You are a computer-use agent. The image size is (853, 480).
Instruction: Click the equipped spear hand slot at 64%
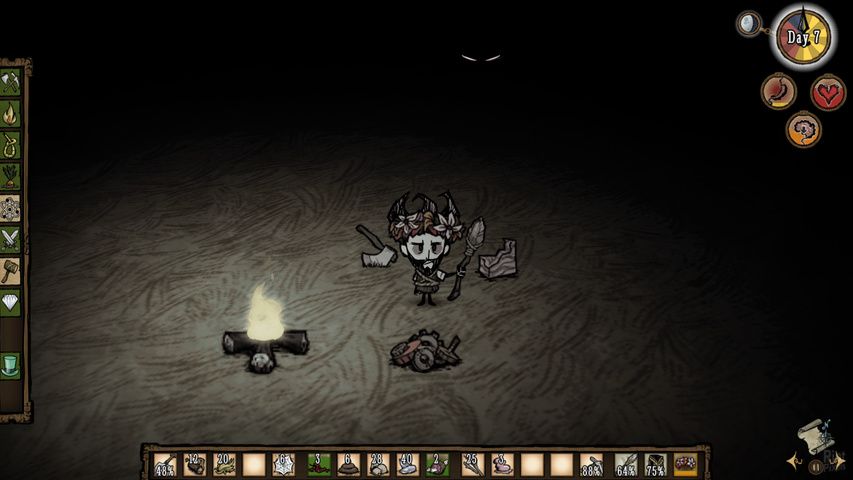(626, 464)
